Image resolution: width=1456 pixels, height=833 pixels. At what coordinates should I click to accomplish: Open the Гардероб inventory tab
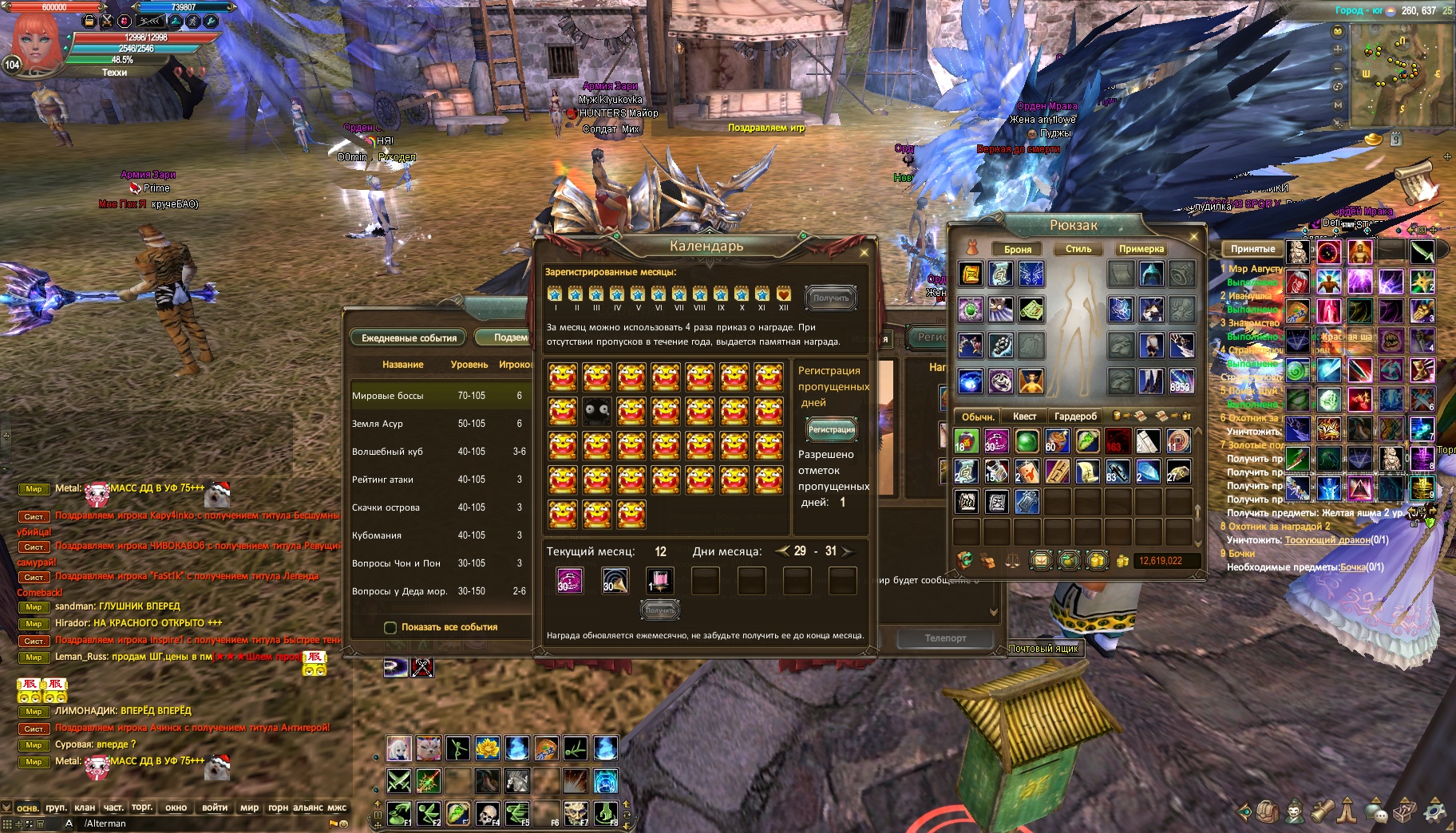pyautogui.click(x=1075, y=416)
